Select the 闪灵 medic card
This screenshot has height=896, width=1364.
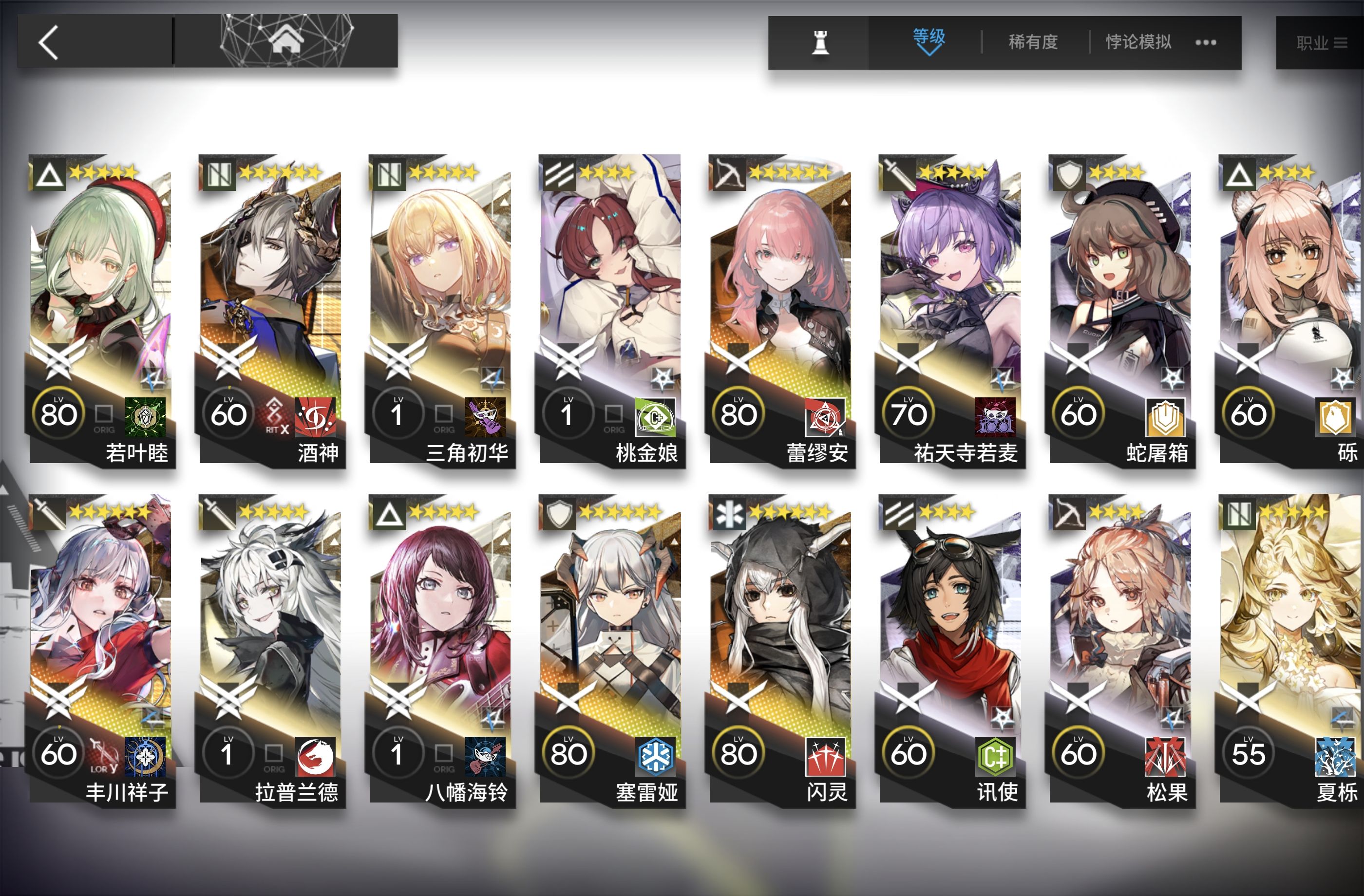click(780, 650)
